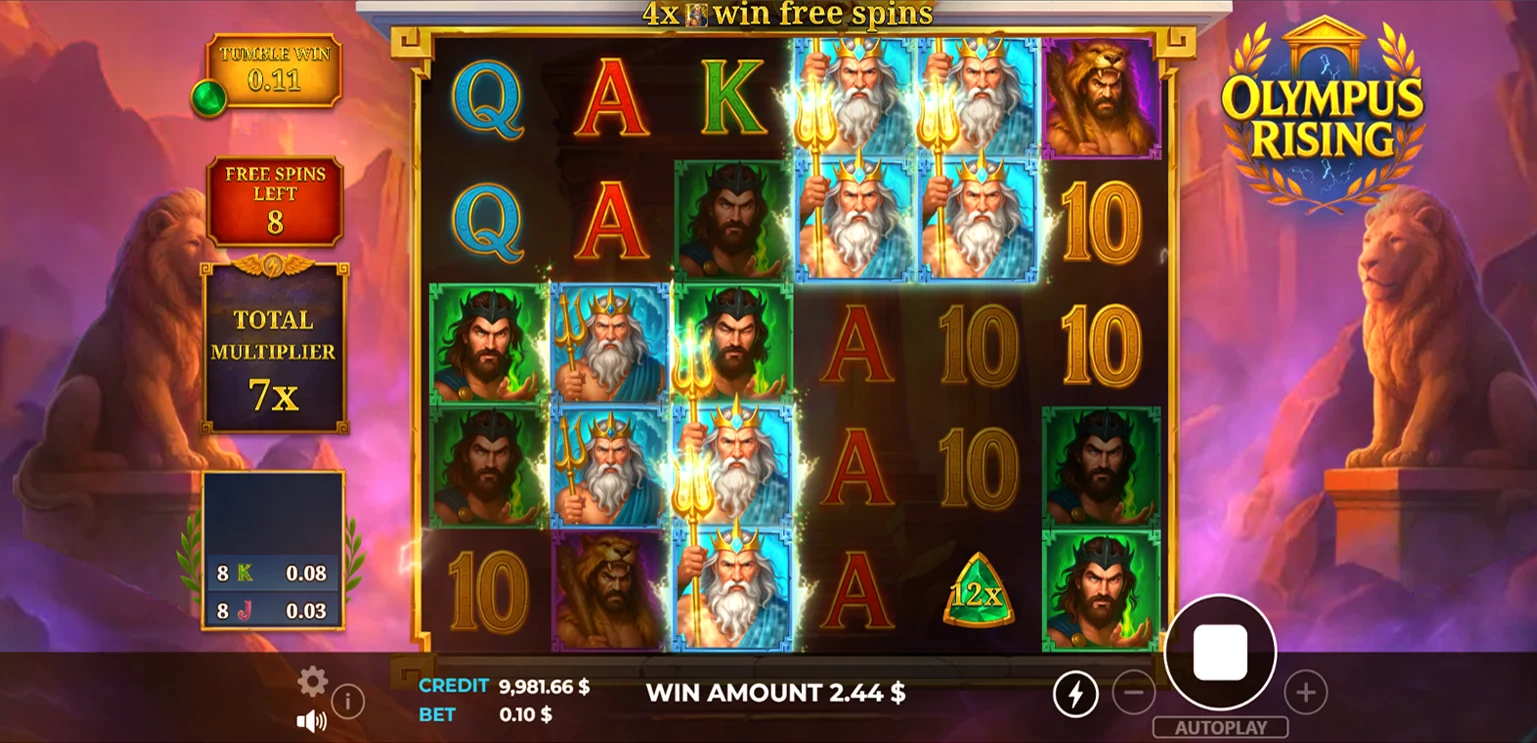The width and height of the screenshot is (1537, 743).
Task: Click the green Tumble Win gem
Action: click(209, 100)
